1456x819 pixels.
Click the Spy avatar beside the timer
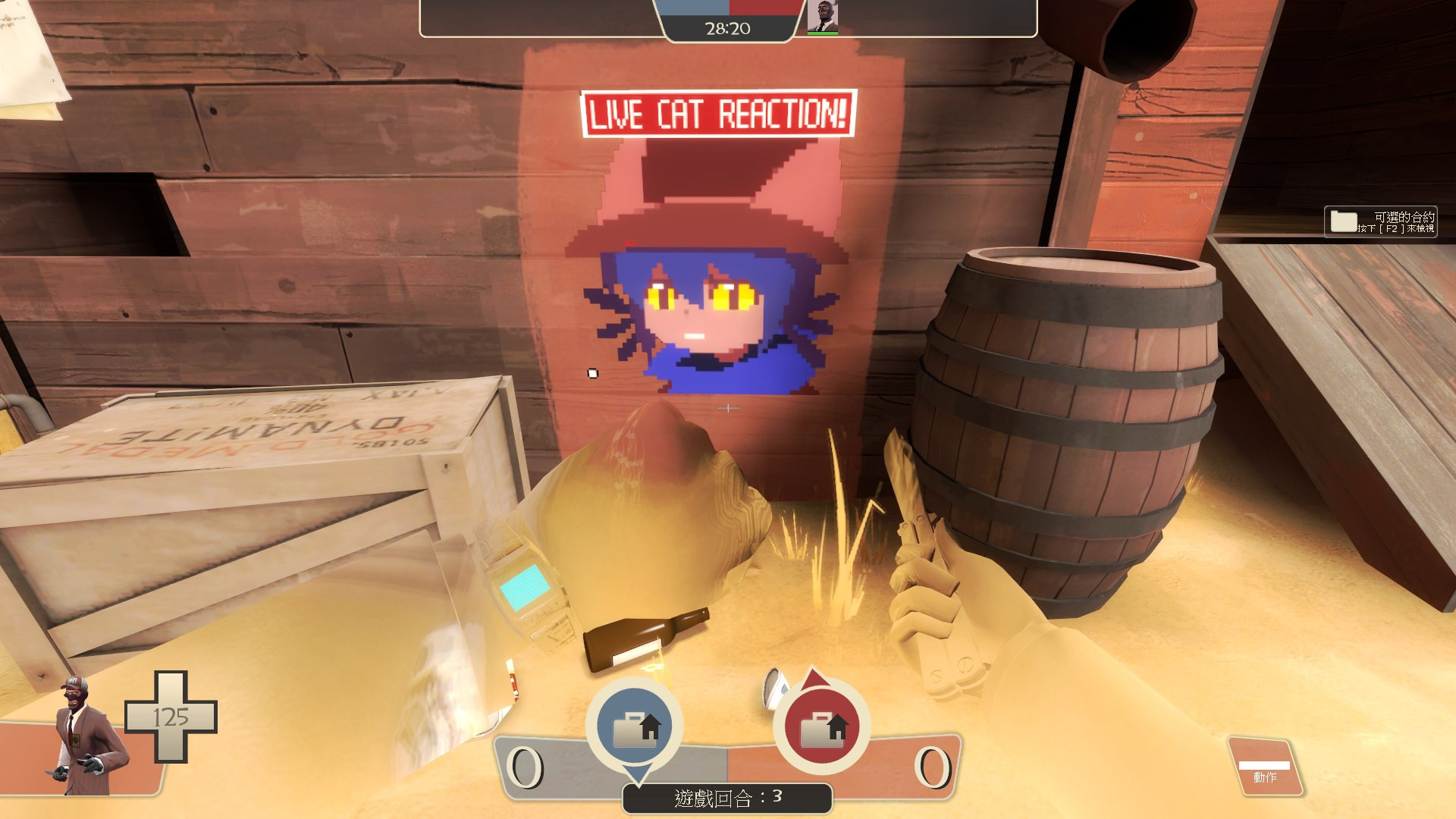tap(823, 17)
